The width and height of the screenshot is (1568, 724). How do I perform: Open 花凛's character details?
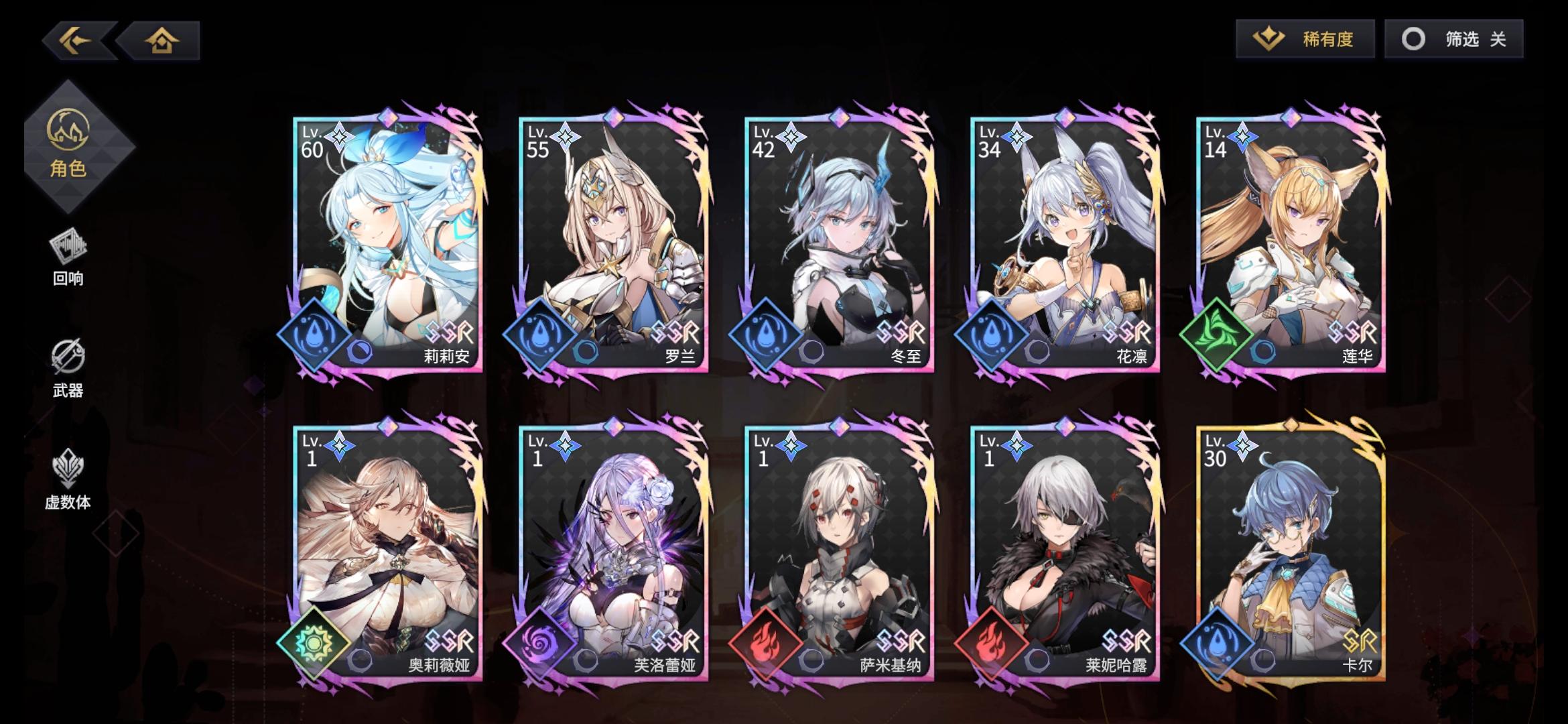[x=1062, y=241]
